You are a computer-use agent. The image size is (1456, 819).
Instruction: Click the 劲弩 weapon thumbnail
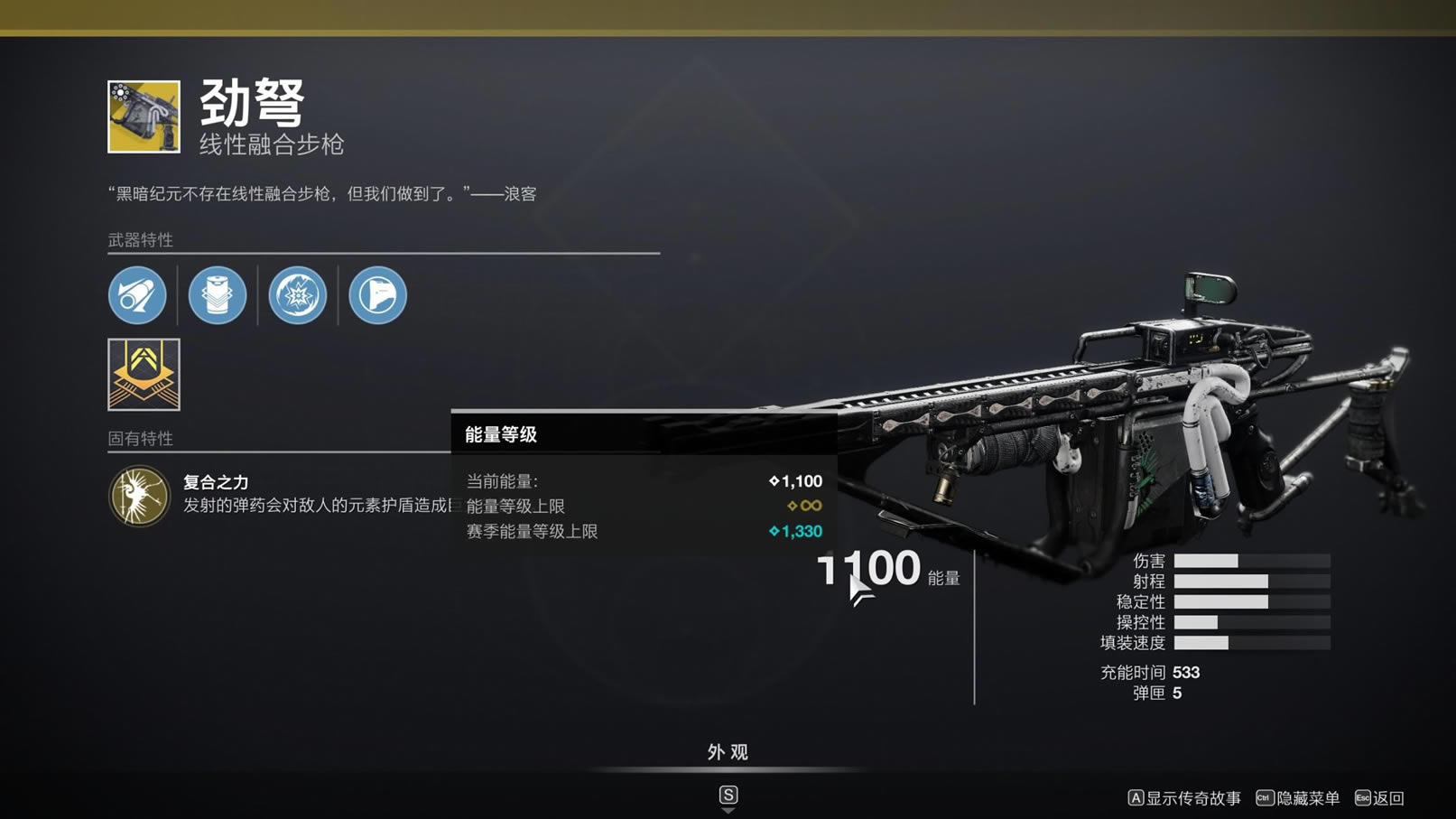[144, 116]
